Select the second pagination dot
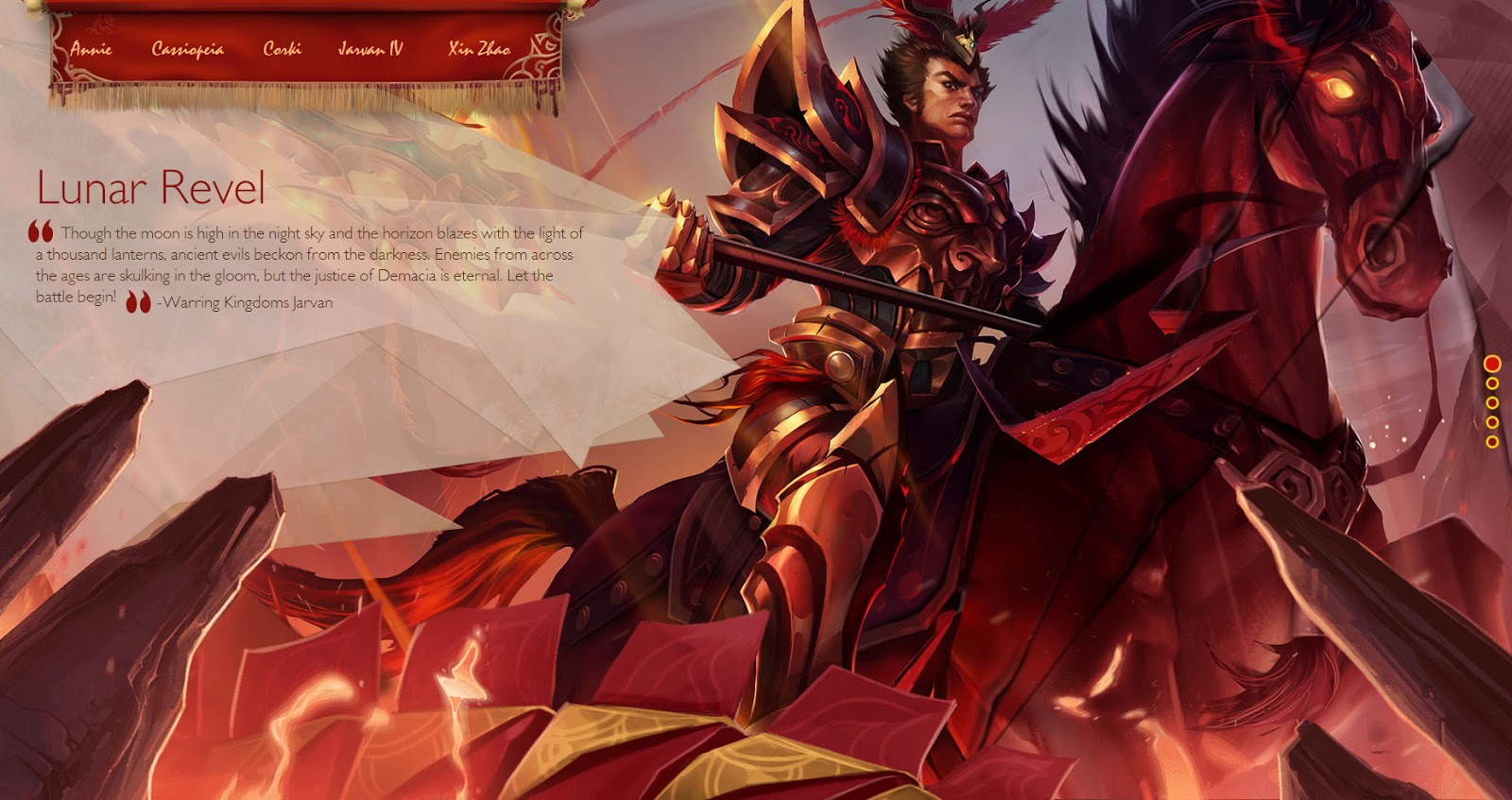This screenshot has width=1512, height=800. tap(1492, 384)
